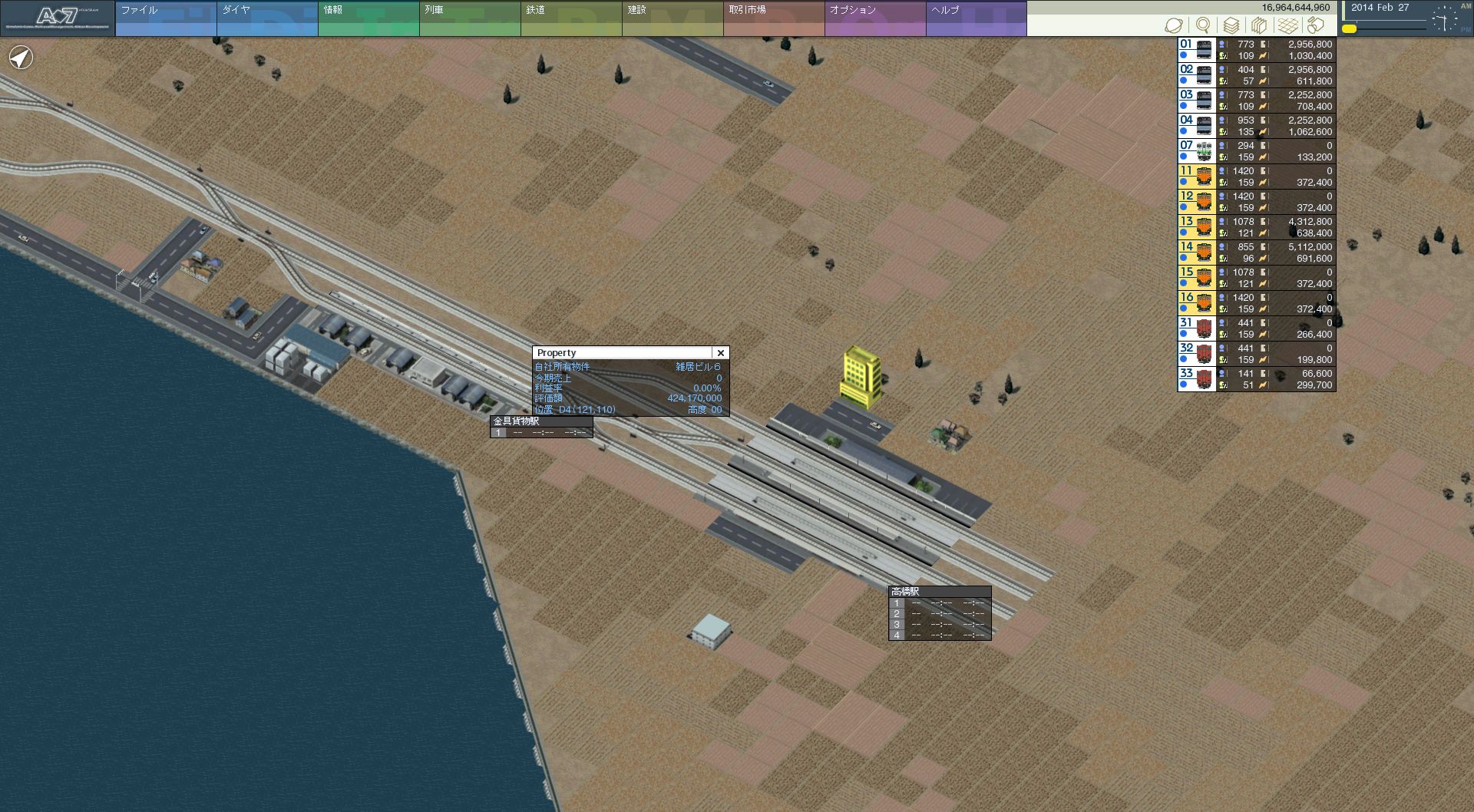Click the compass arrow icon
The width and height of the screenshot is (1474, 812).
[x=21, y=58]
